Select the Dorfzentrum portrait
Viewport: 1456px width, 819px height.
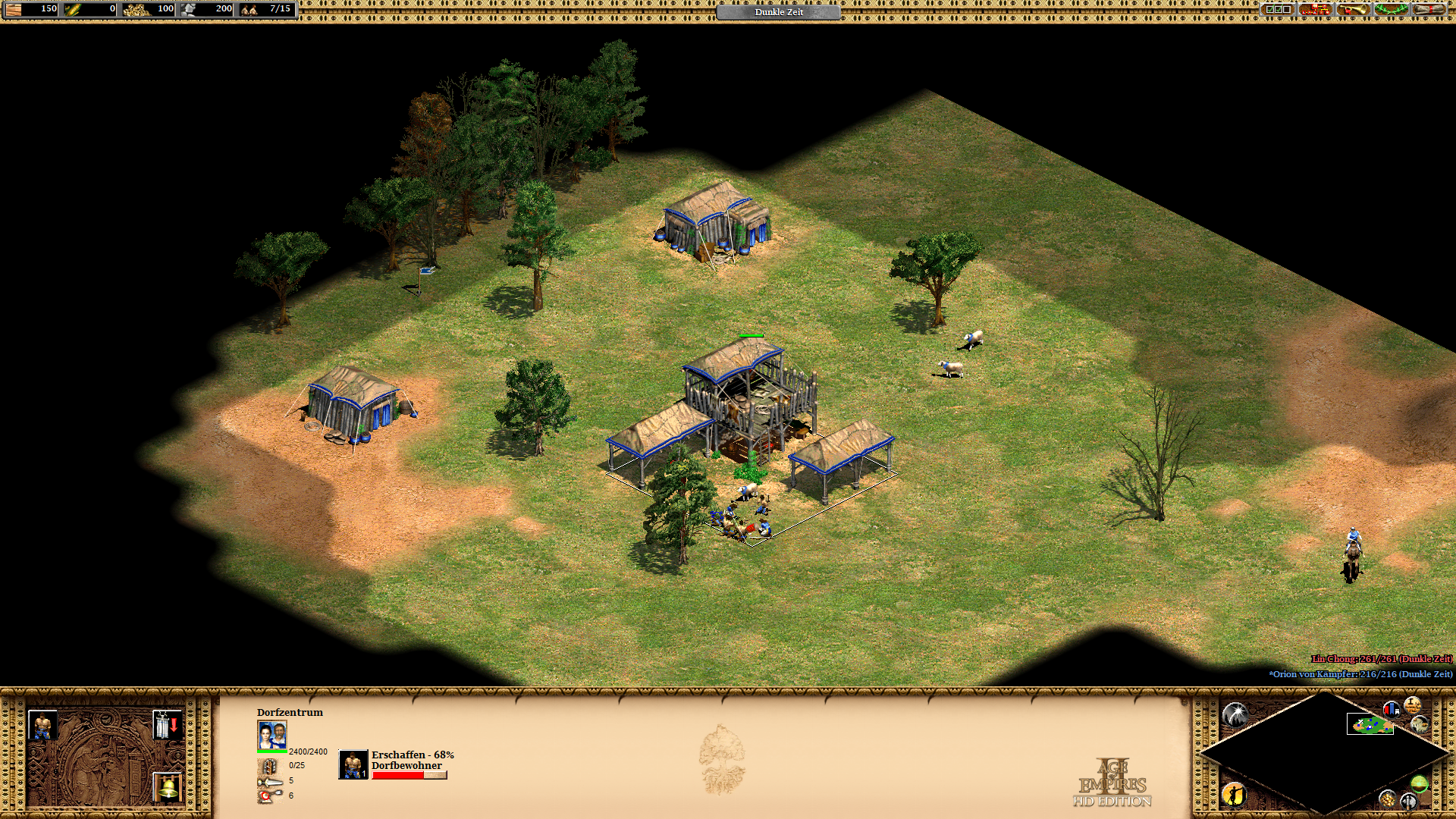click(272, 735)
